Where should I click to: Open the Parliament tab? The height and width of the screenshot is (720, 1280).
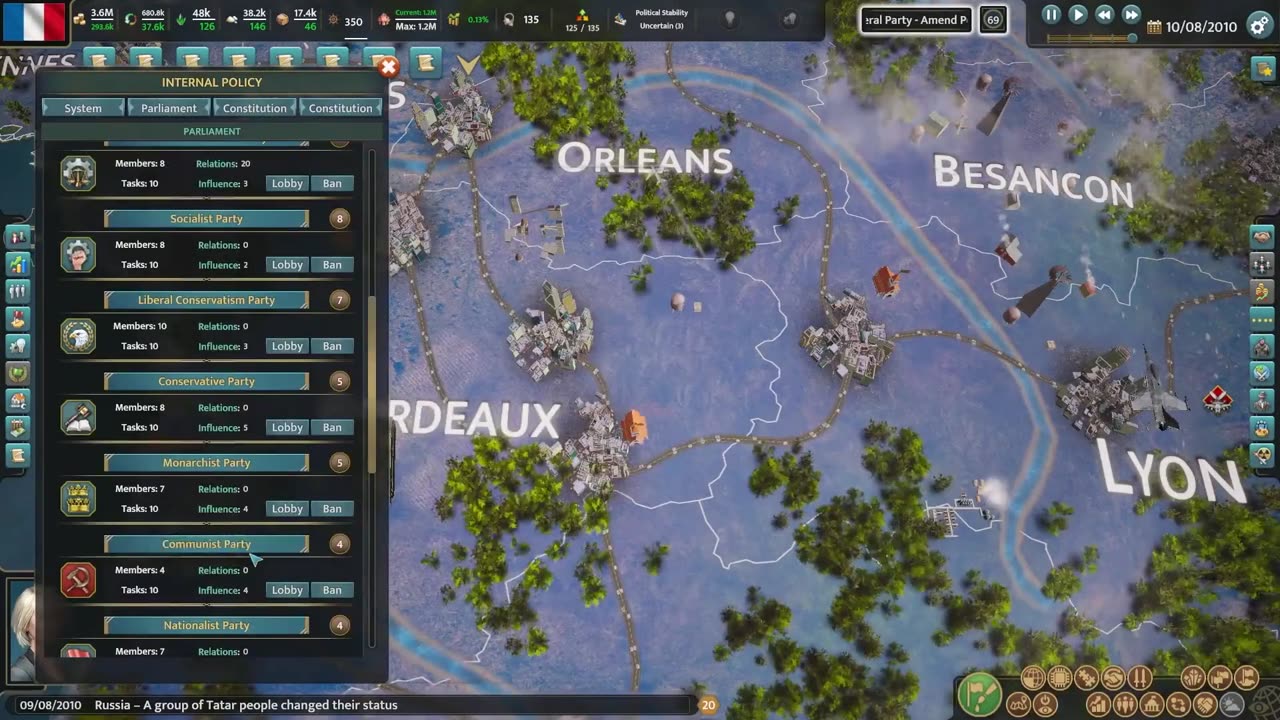point(168,108)
